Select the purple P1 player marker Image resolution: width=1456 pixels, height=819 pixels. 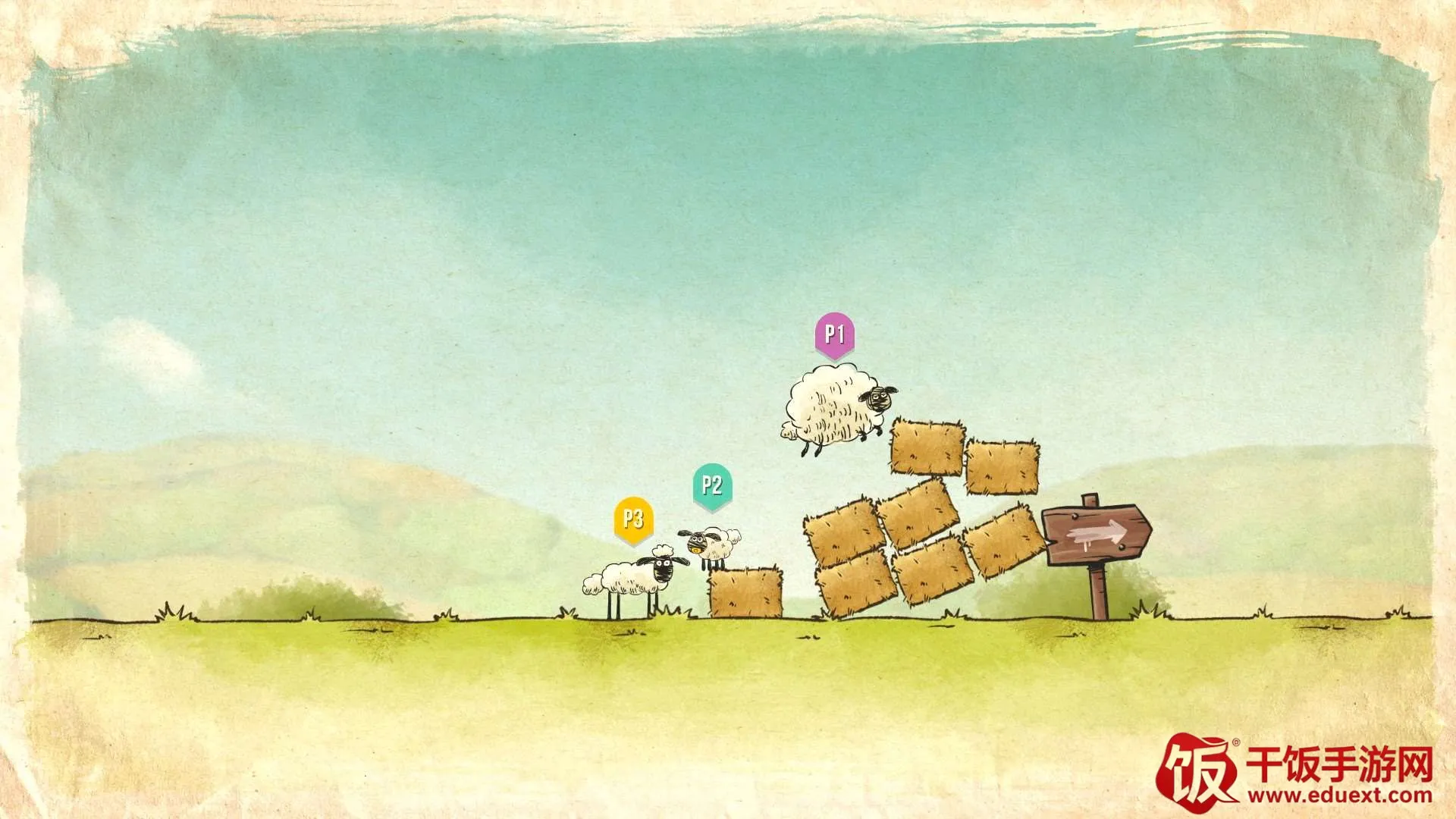pyautogui.click(x=834, y=334)
